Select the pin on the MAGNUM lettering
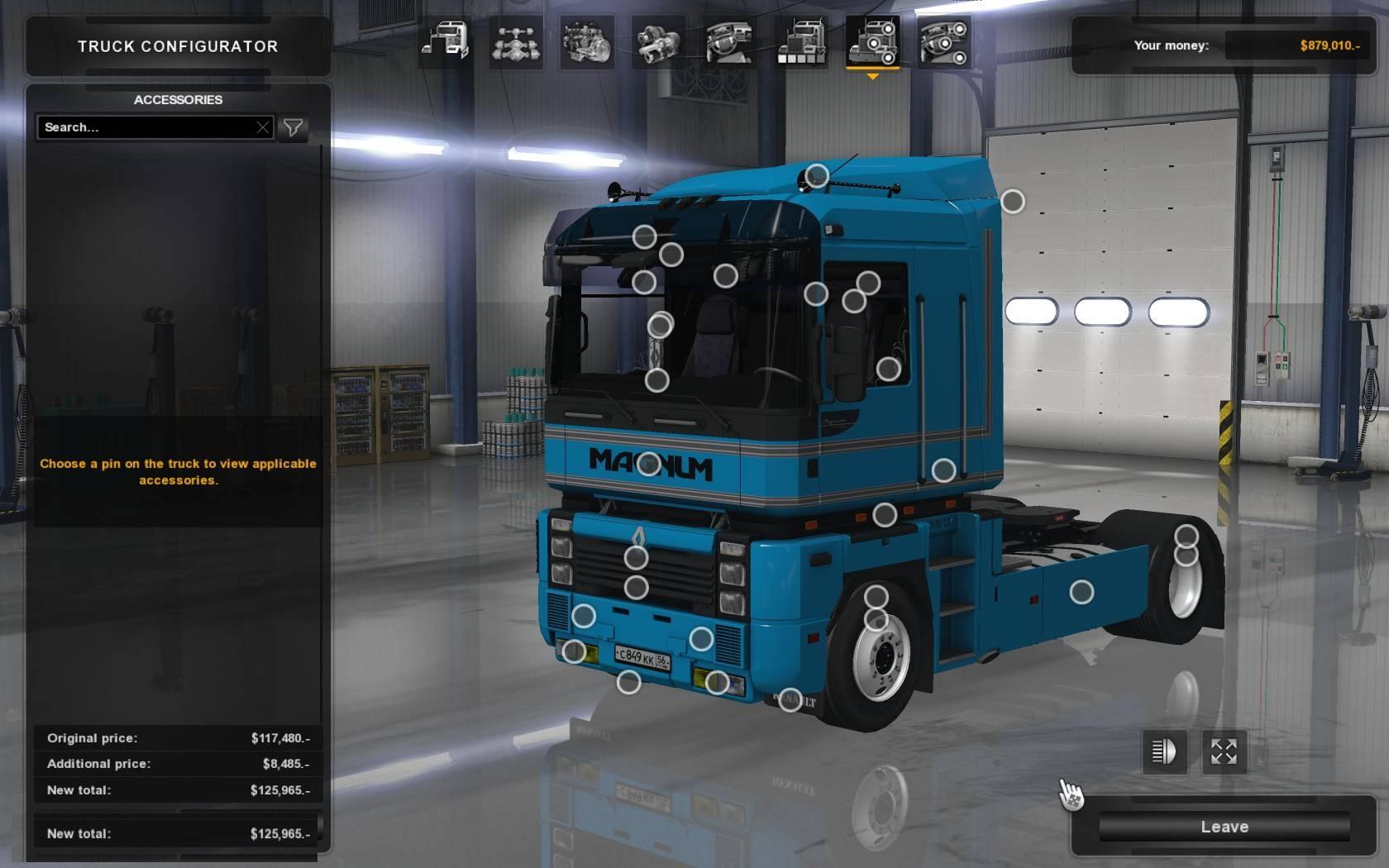Image resolution: width=1389 pixels, height=868 pixels. 649,464
